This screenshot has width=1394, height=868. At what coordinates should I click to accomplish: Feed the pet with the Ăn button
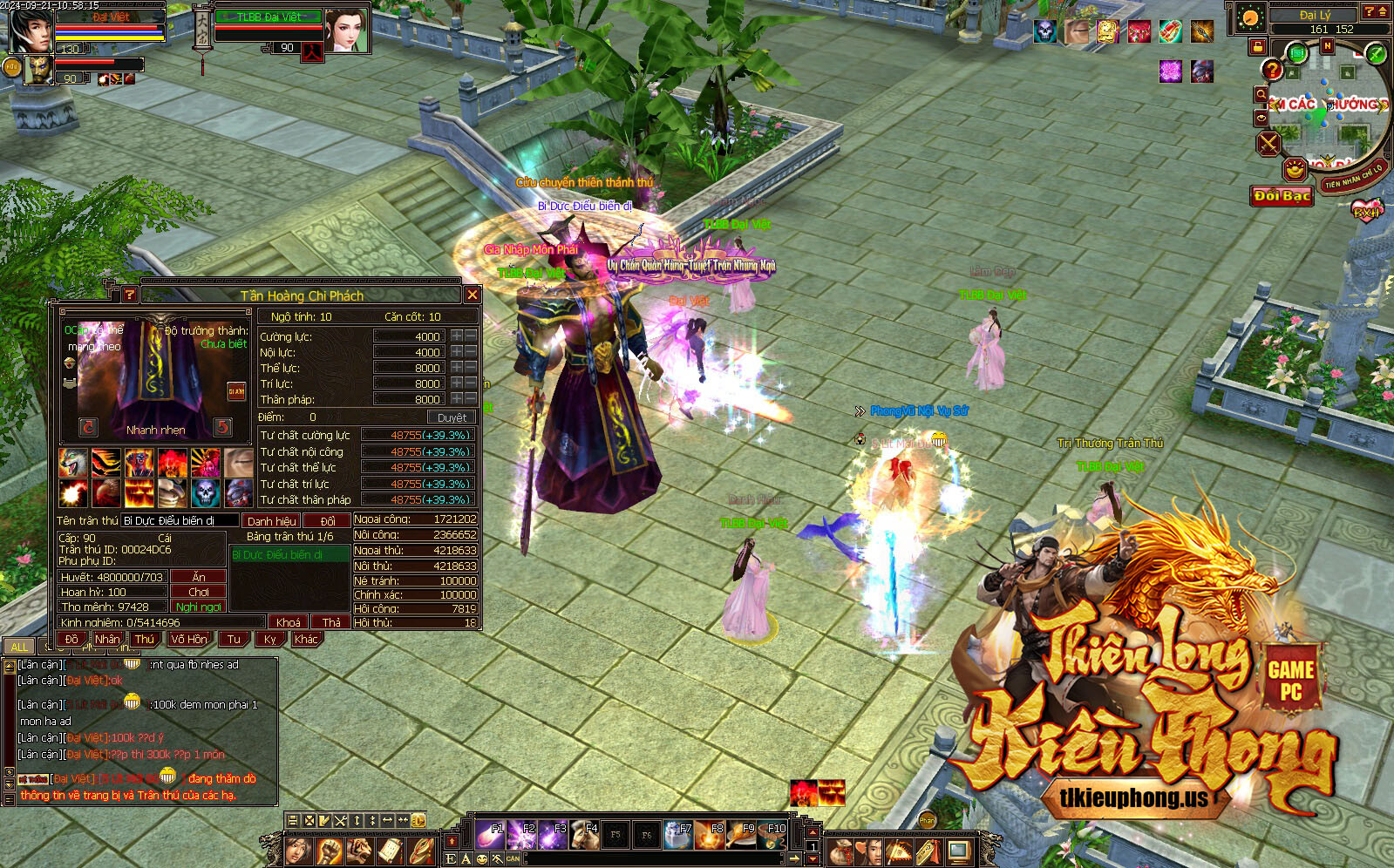point(199,577)
